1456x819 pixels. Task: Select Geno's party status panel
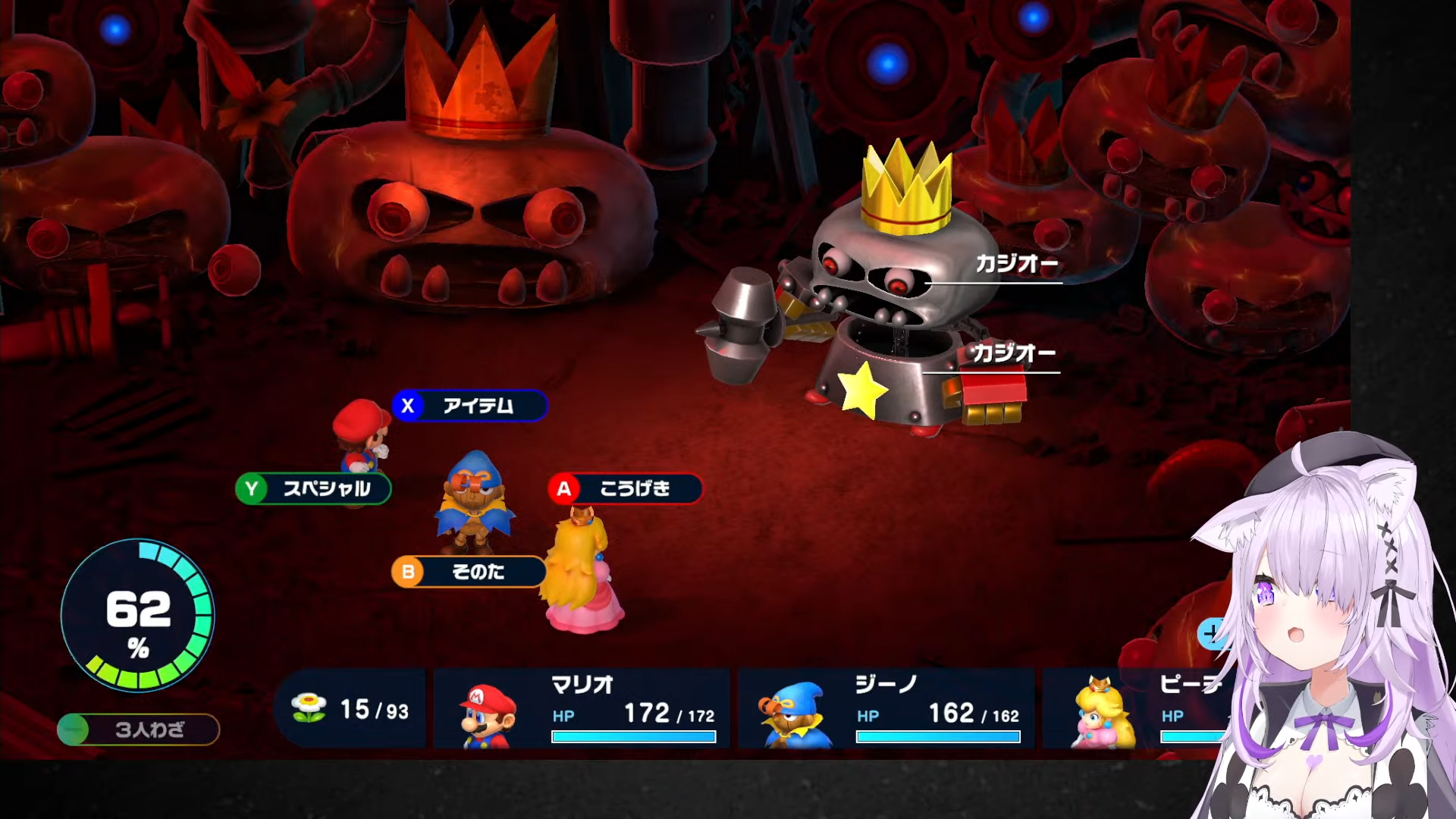pos(886,709)
